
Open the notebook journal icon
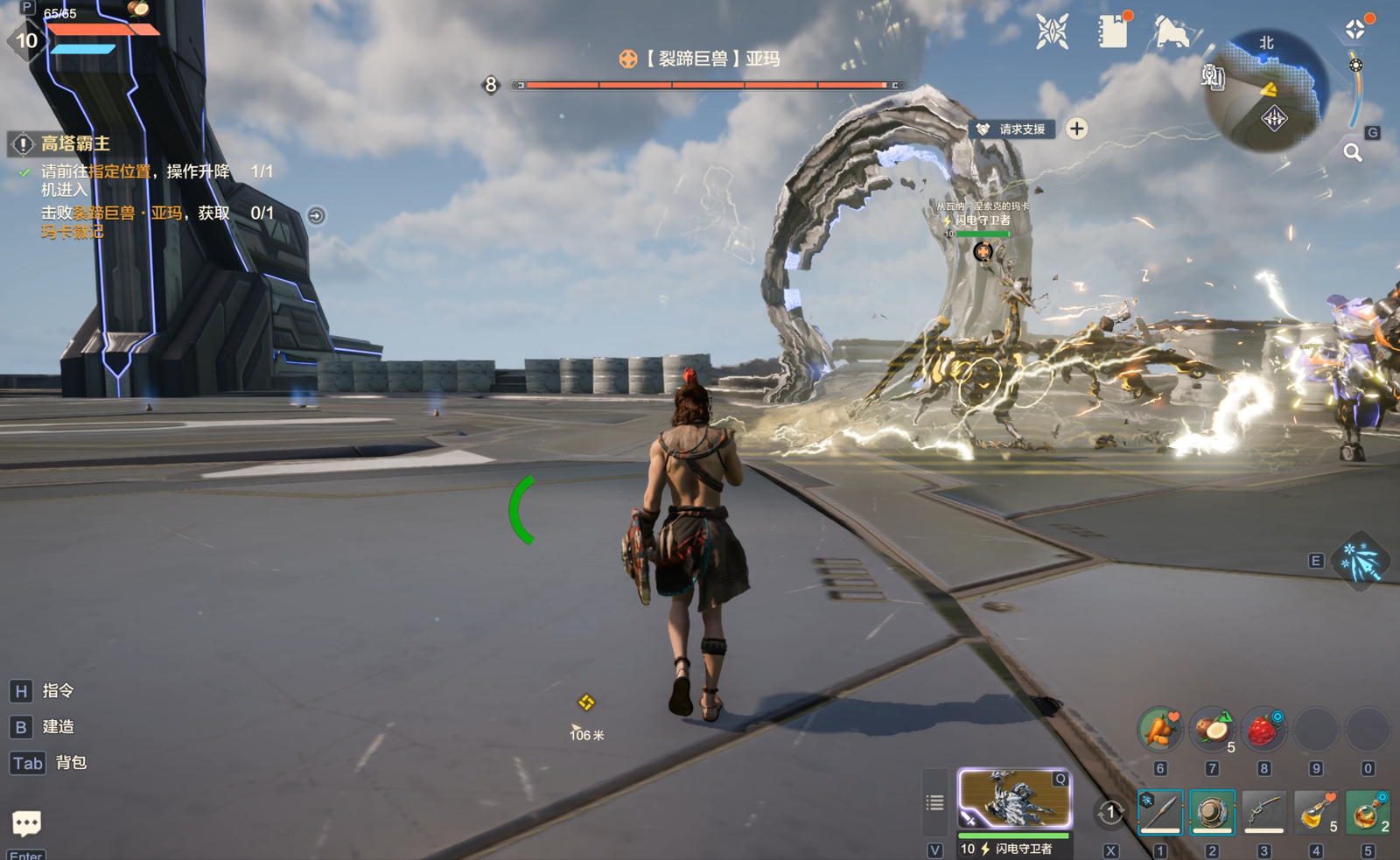(1113, 32)
